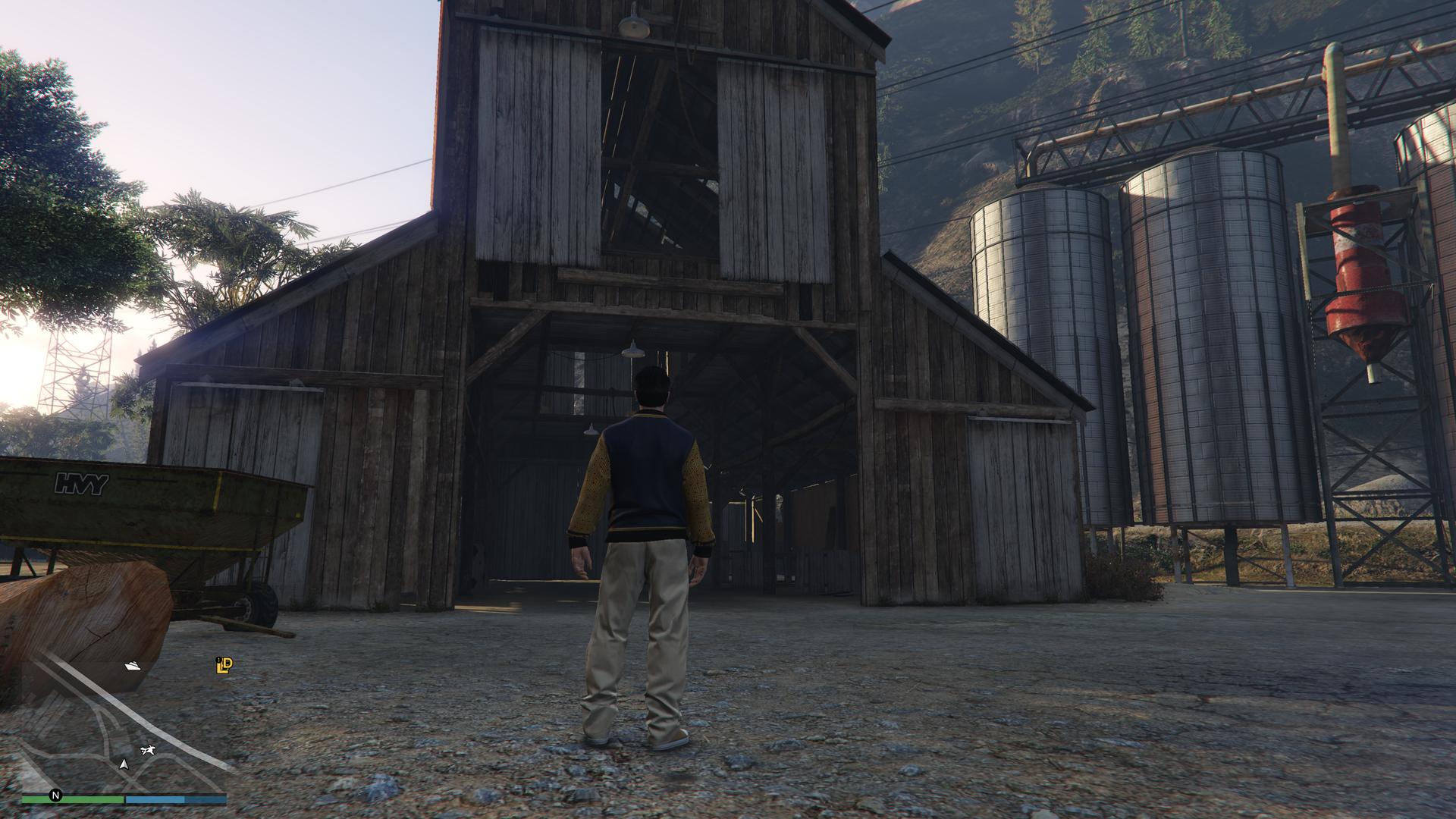Select the running dog blip on minimap

147,751
